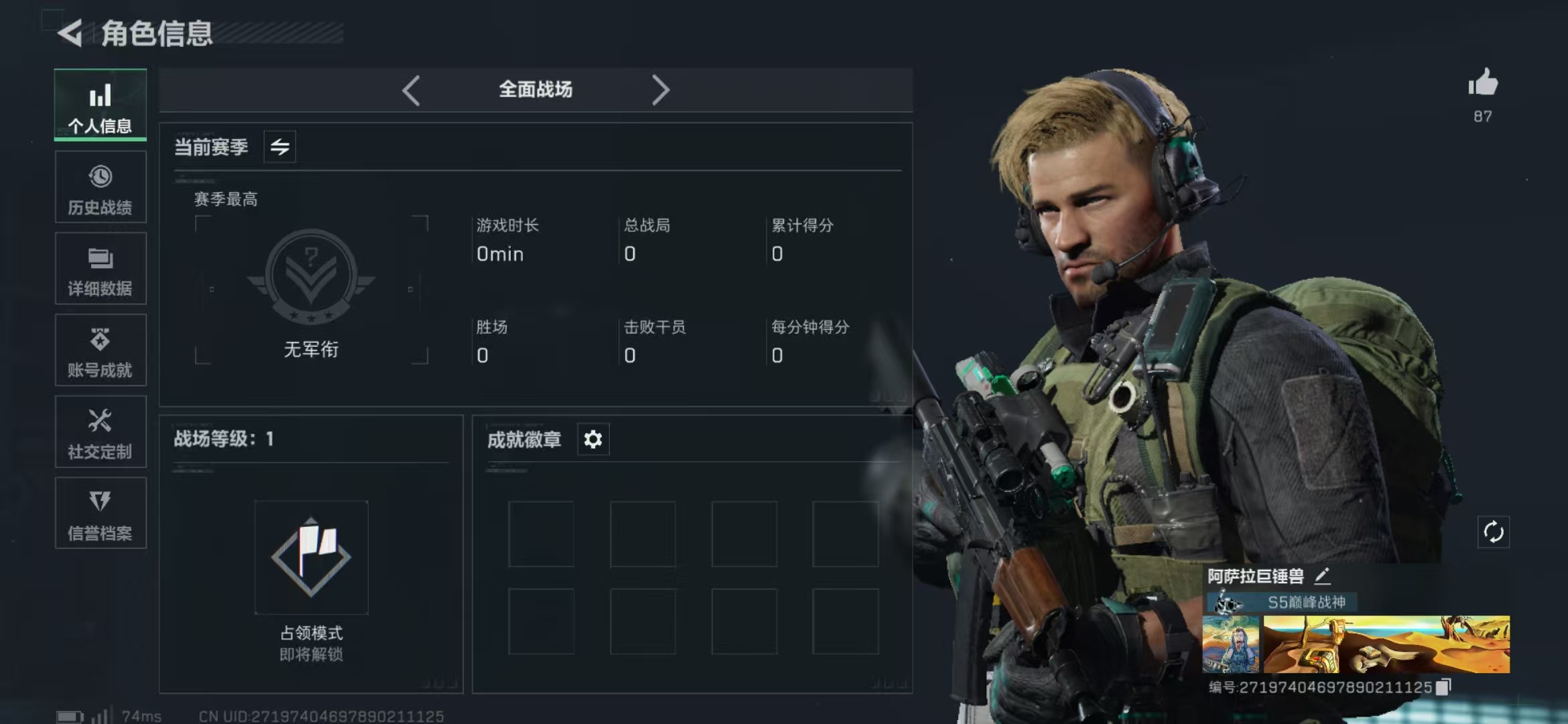
Task: View the 信誉档案 tab
Action: pos(101,514)
